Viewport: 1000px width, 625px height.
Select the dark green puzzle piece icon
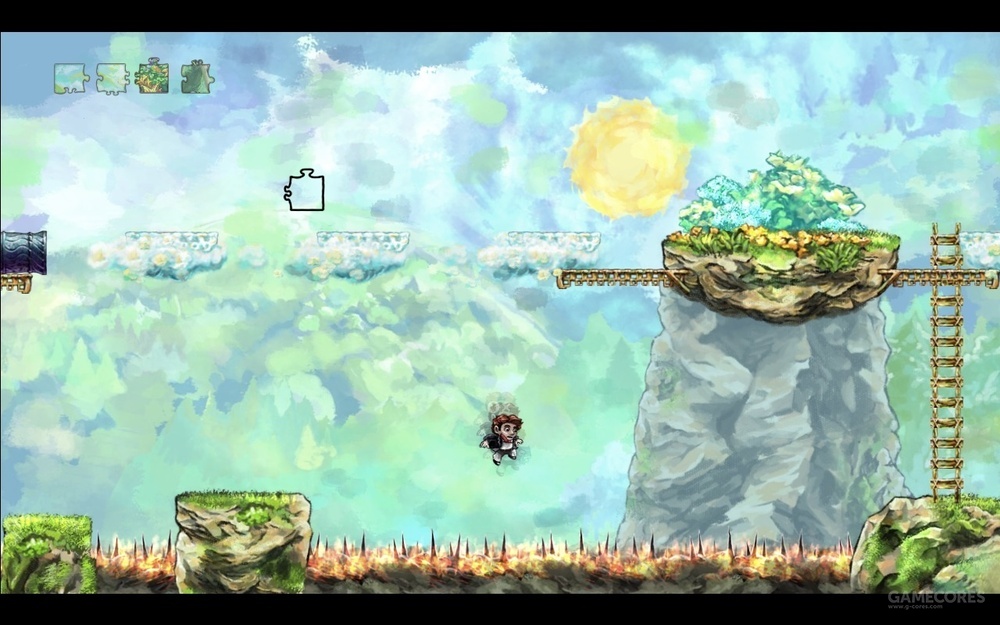[x=196, y=78]
